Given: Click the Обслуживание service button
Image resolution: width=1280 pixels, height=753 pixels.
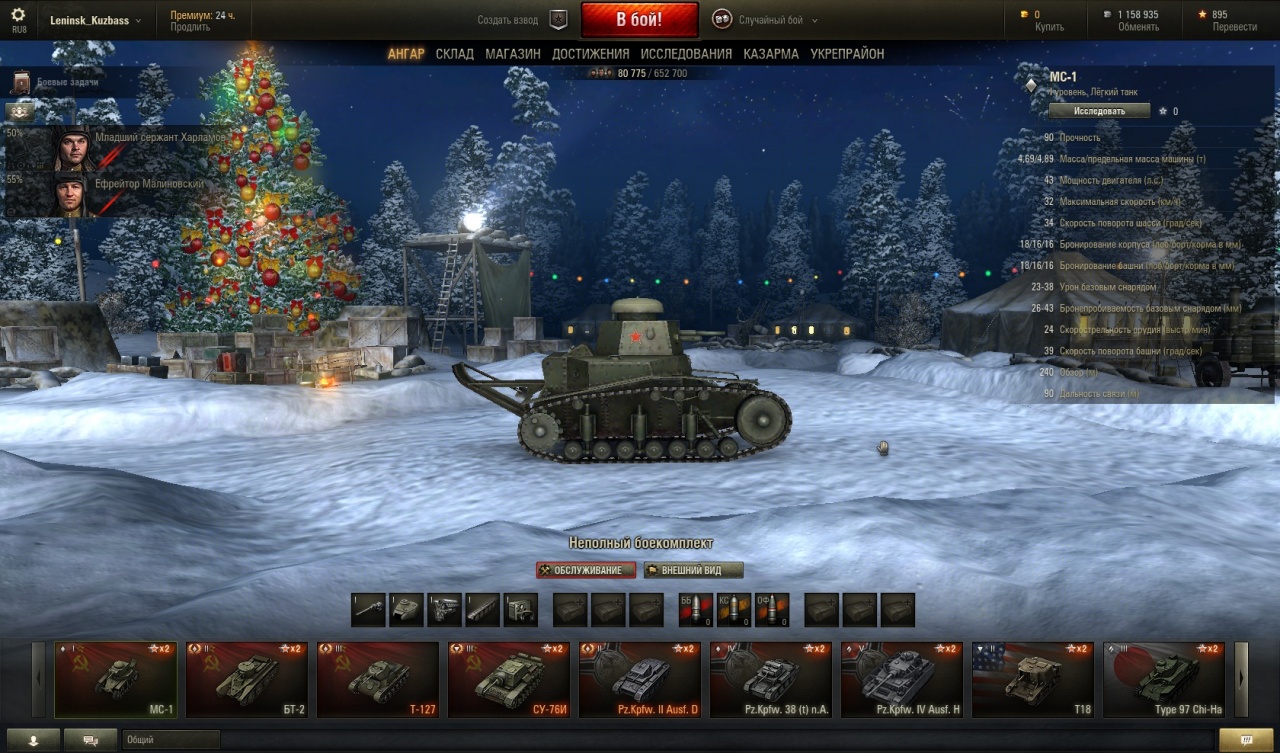Looking at the screenshot, I should pos(586,570).
